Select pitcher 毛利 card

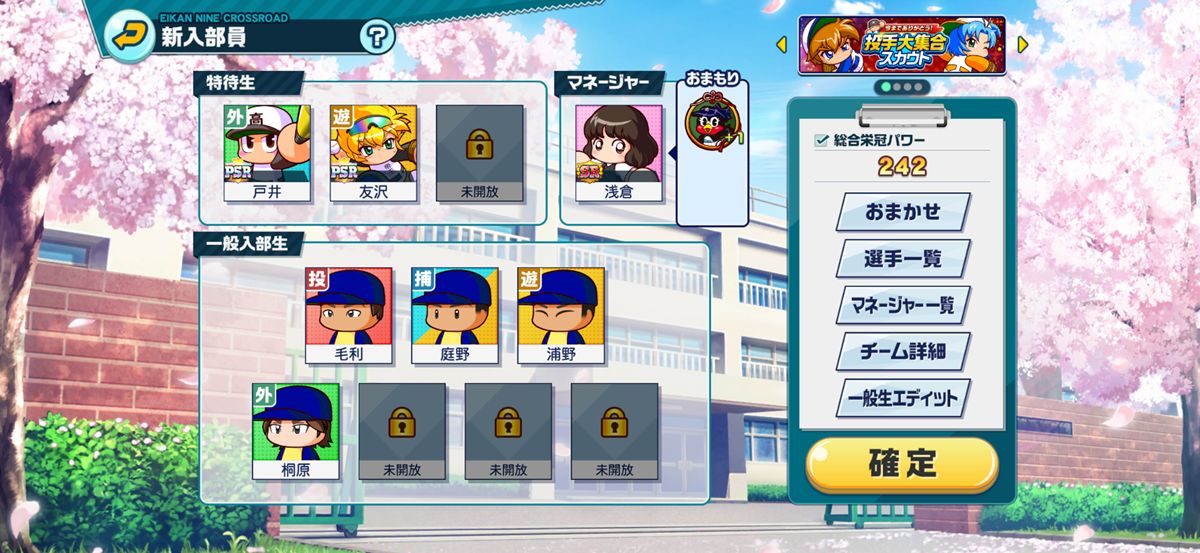pyautogui.click(x=348, y=315)
